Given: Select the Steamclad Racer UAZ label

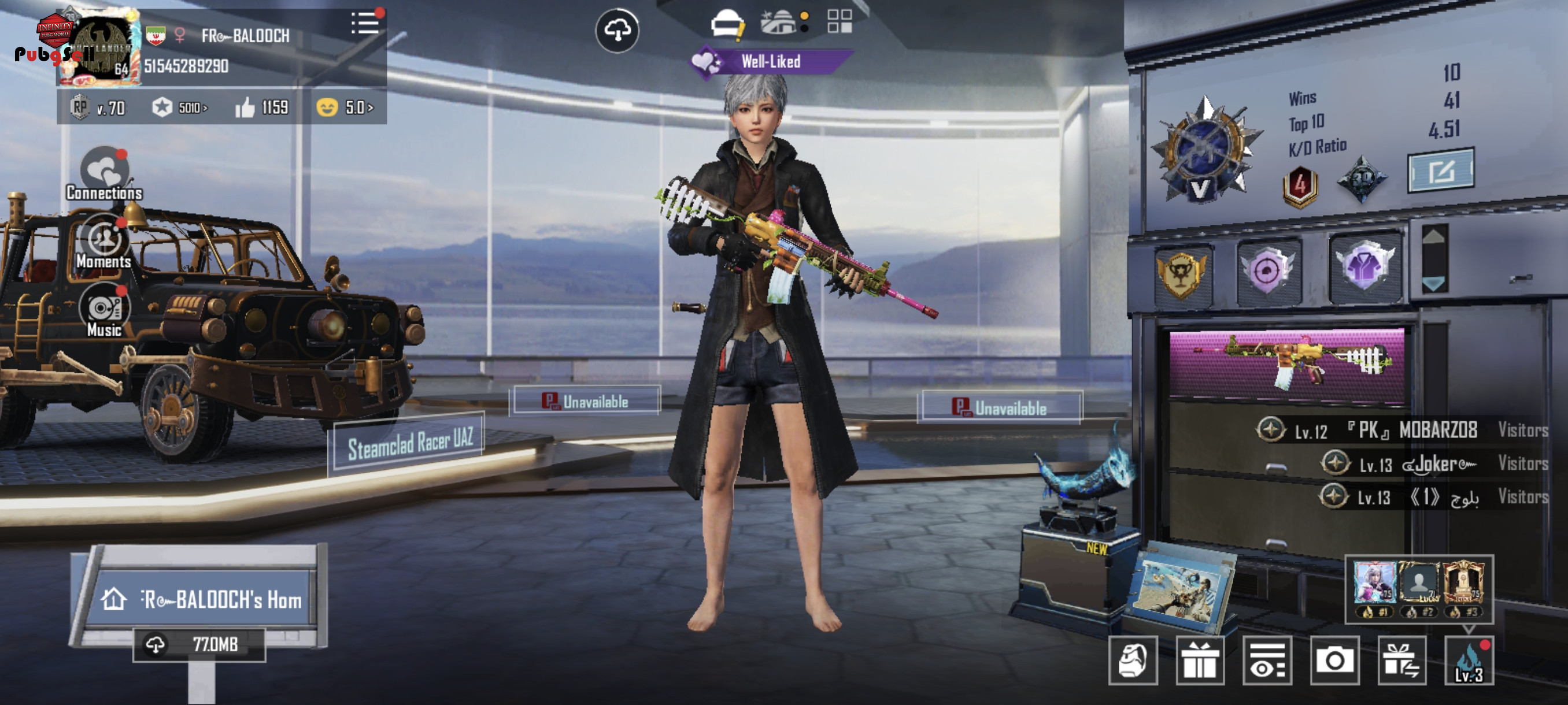Looking at the screenshot, I should click(x=409, y=443).
